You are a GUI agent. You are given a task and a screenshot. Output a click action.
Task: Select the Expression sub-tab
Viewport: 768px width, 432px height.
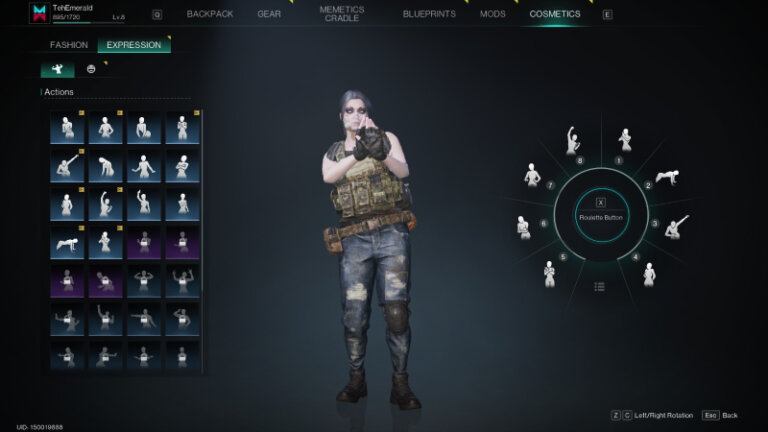tap(134, 45)
